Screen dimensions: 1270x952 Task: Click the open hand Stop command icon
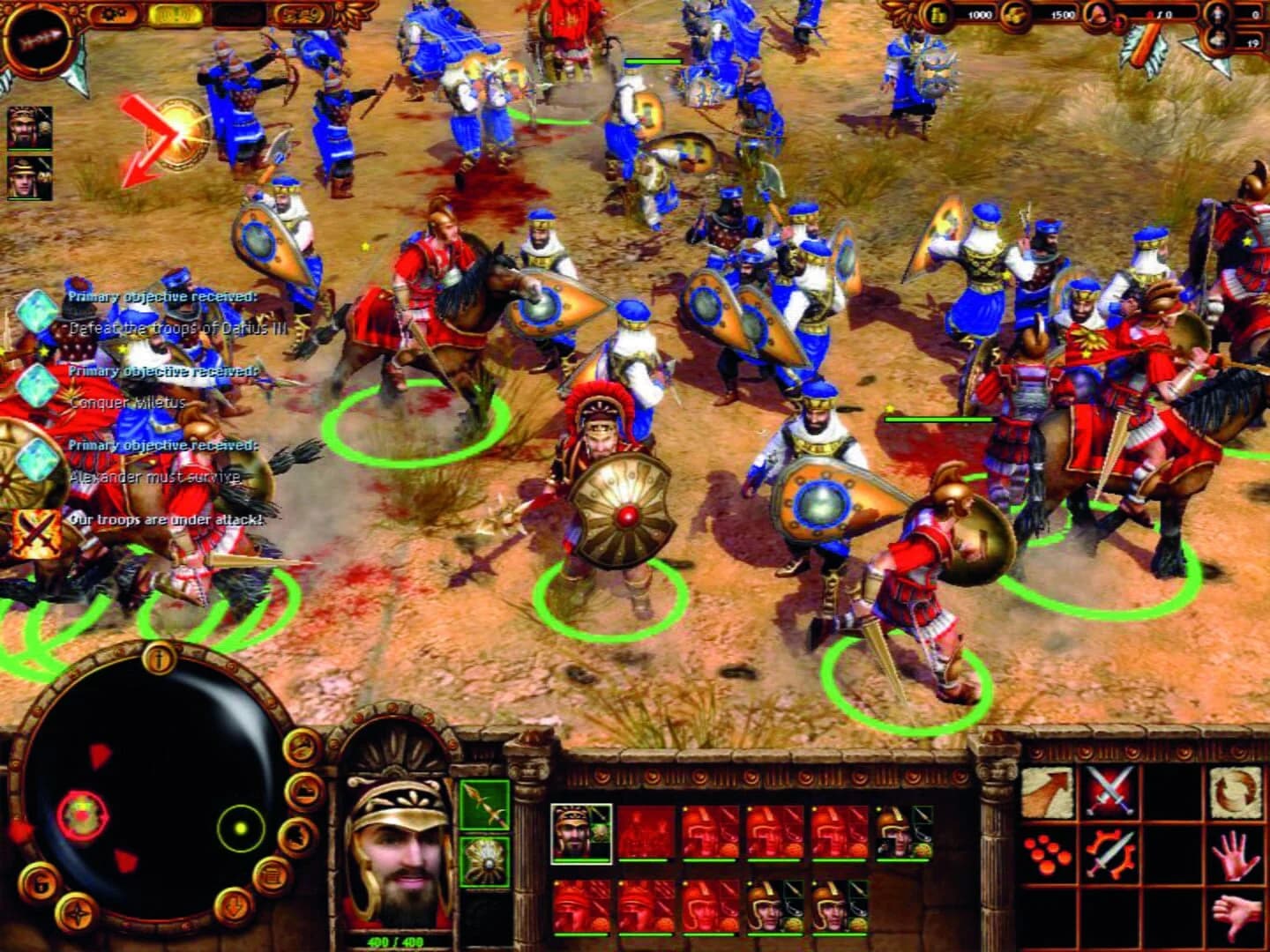(x=1235, y=856)
